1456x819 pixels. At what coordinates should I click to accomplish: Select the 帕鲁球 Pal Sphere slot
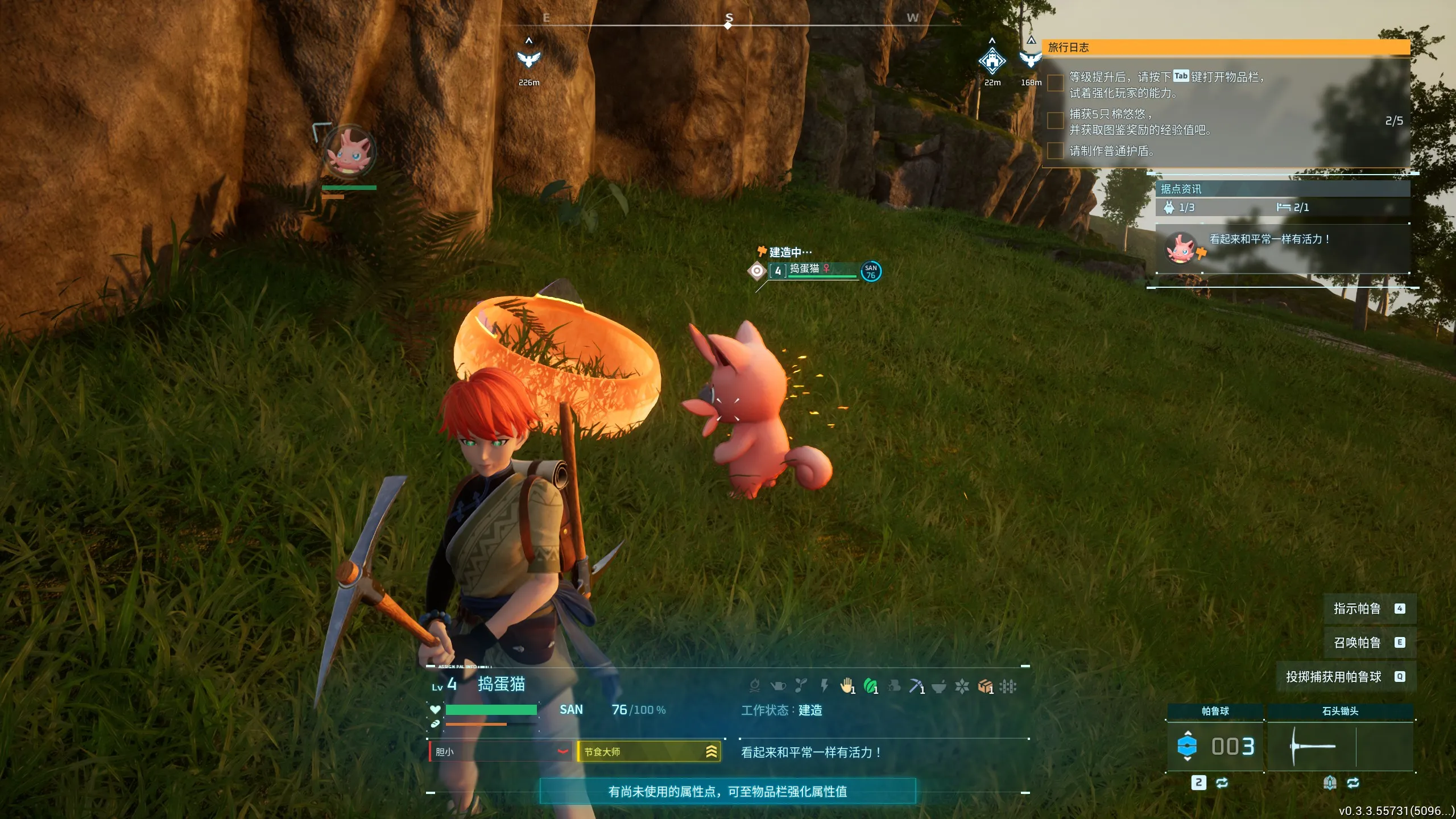pos(1215,746)
